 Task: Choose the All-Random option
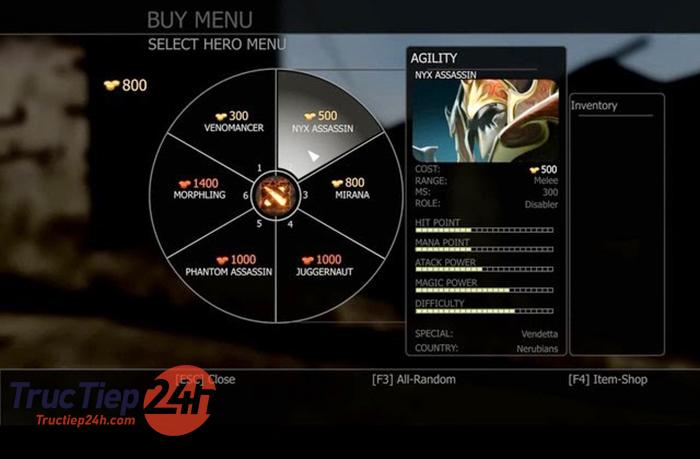click(413, 380)
